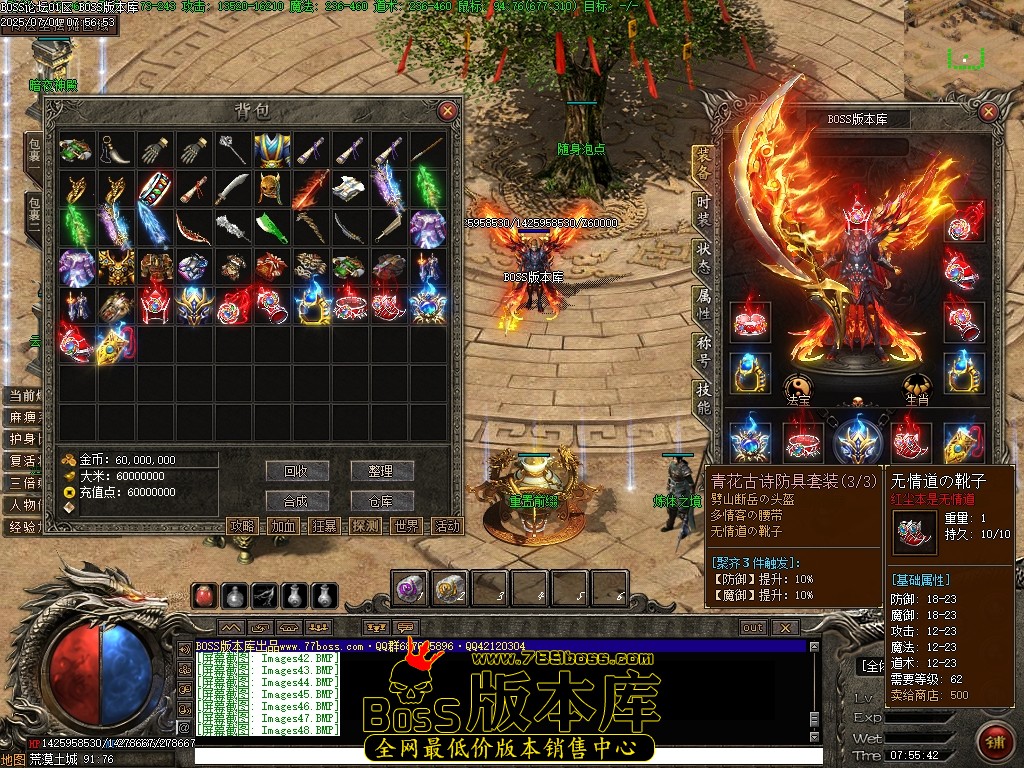Screen dimensions: 1024x768
Task: Open the 状态 status tab
Action: click(703, 257)
